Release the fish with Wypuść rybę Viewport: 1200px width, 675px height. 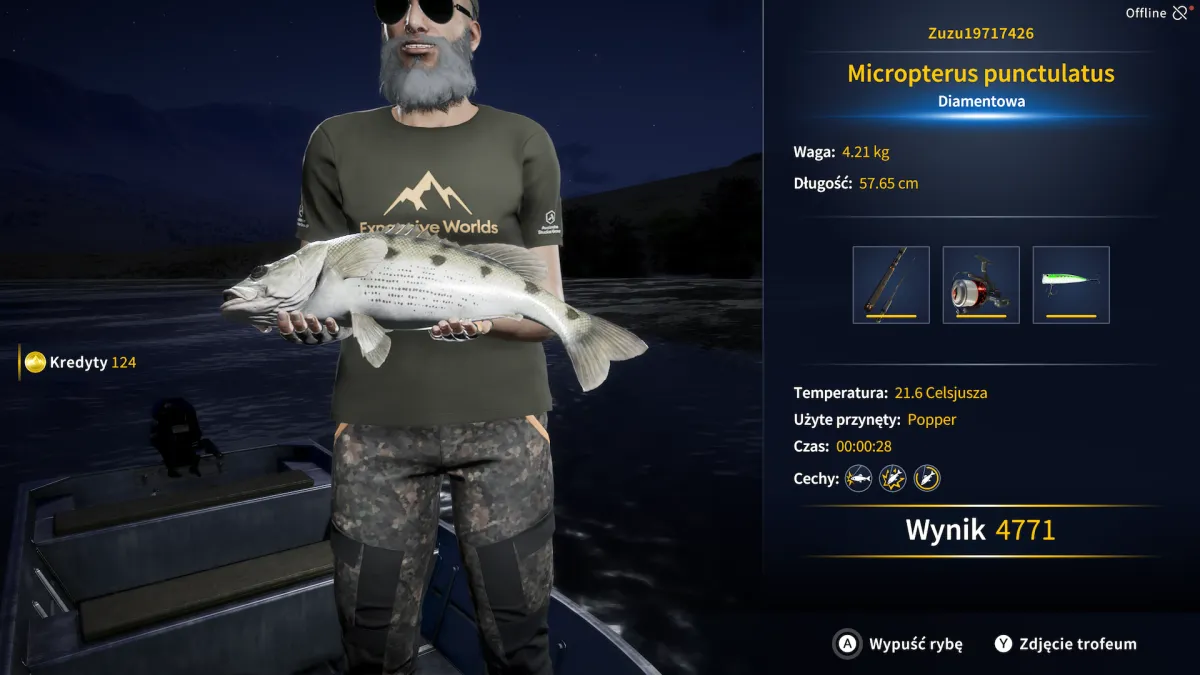point(899,644)
